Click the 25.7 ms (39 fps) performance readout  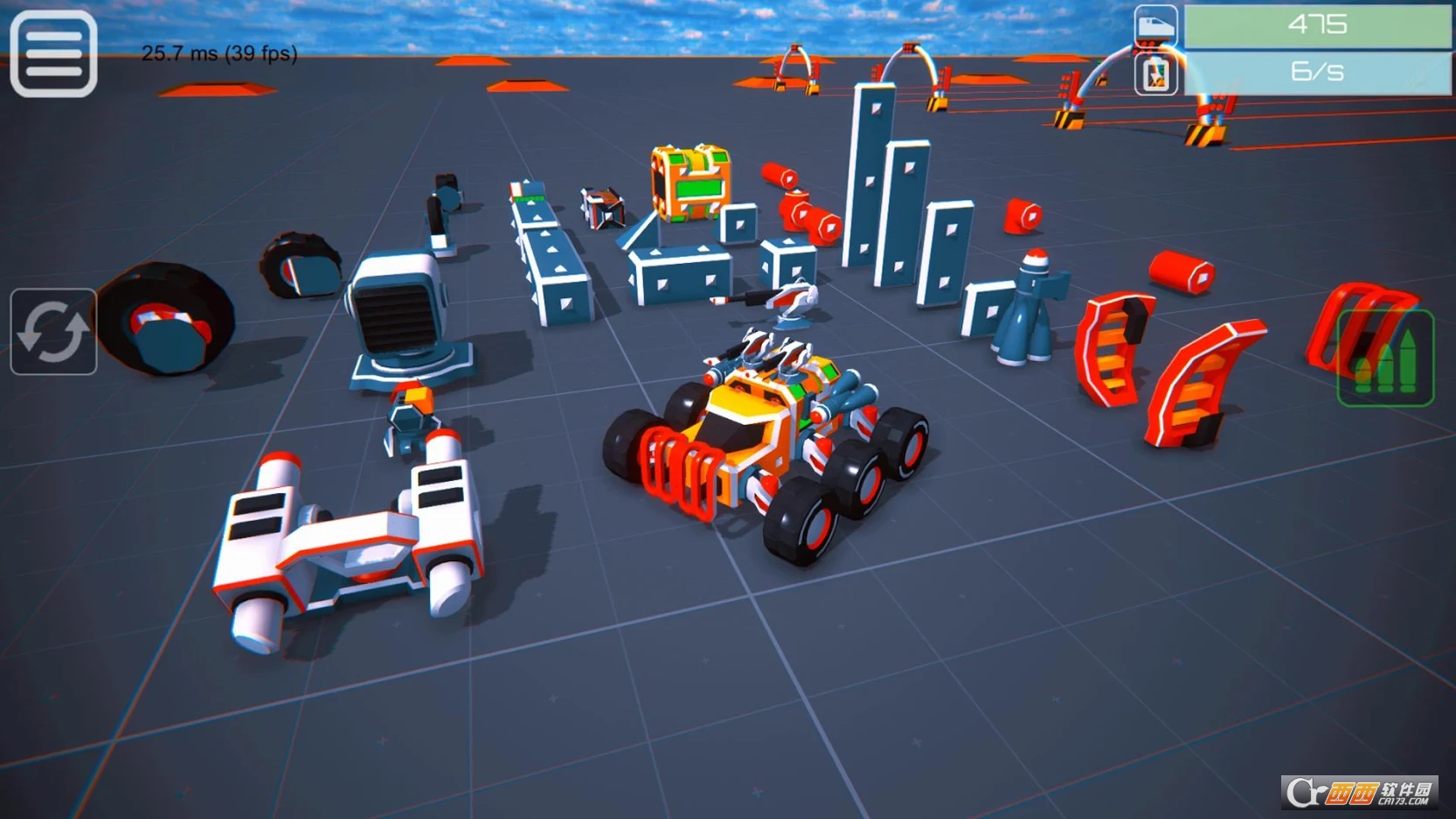(218, 54)
